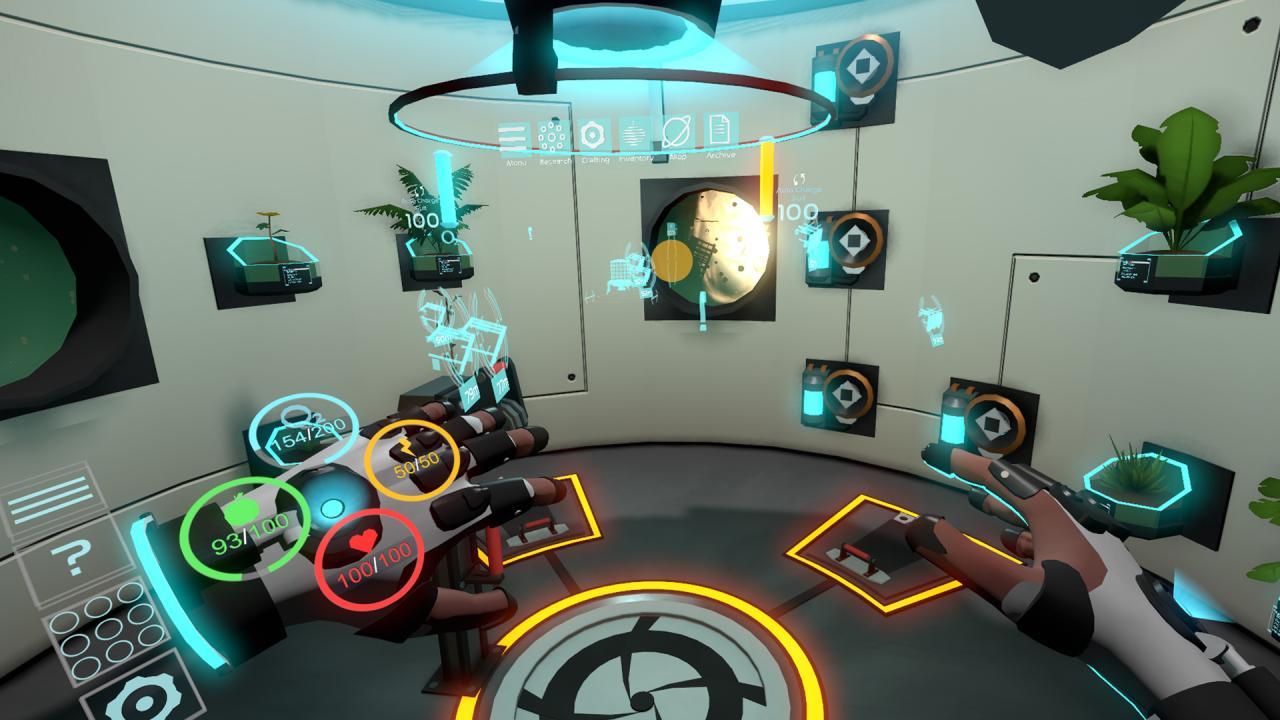The height and width of the screenshot is (720, 1280).
Task: Switch to the Research tab
Action: [x=553, y=133]
